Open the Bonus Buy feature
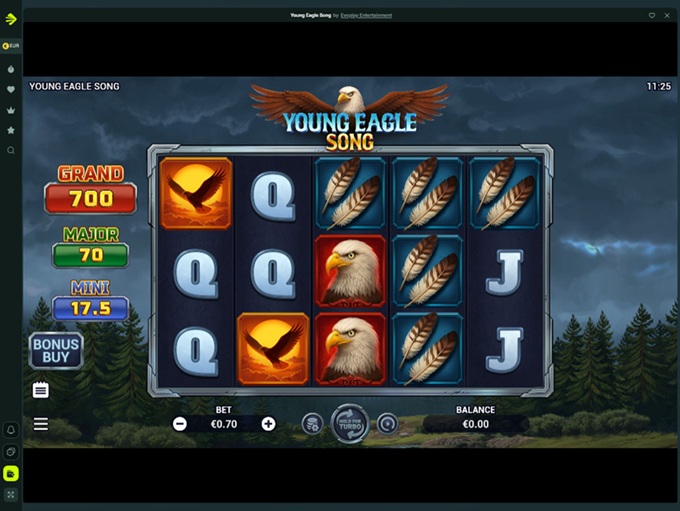Image resolution: width=680 pixels, height=511 pixels. coord(56,351)
